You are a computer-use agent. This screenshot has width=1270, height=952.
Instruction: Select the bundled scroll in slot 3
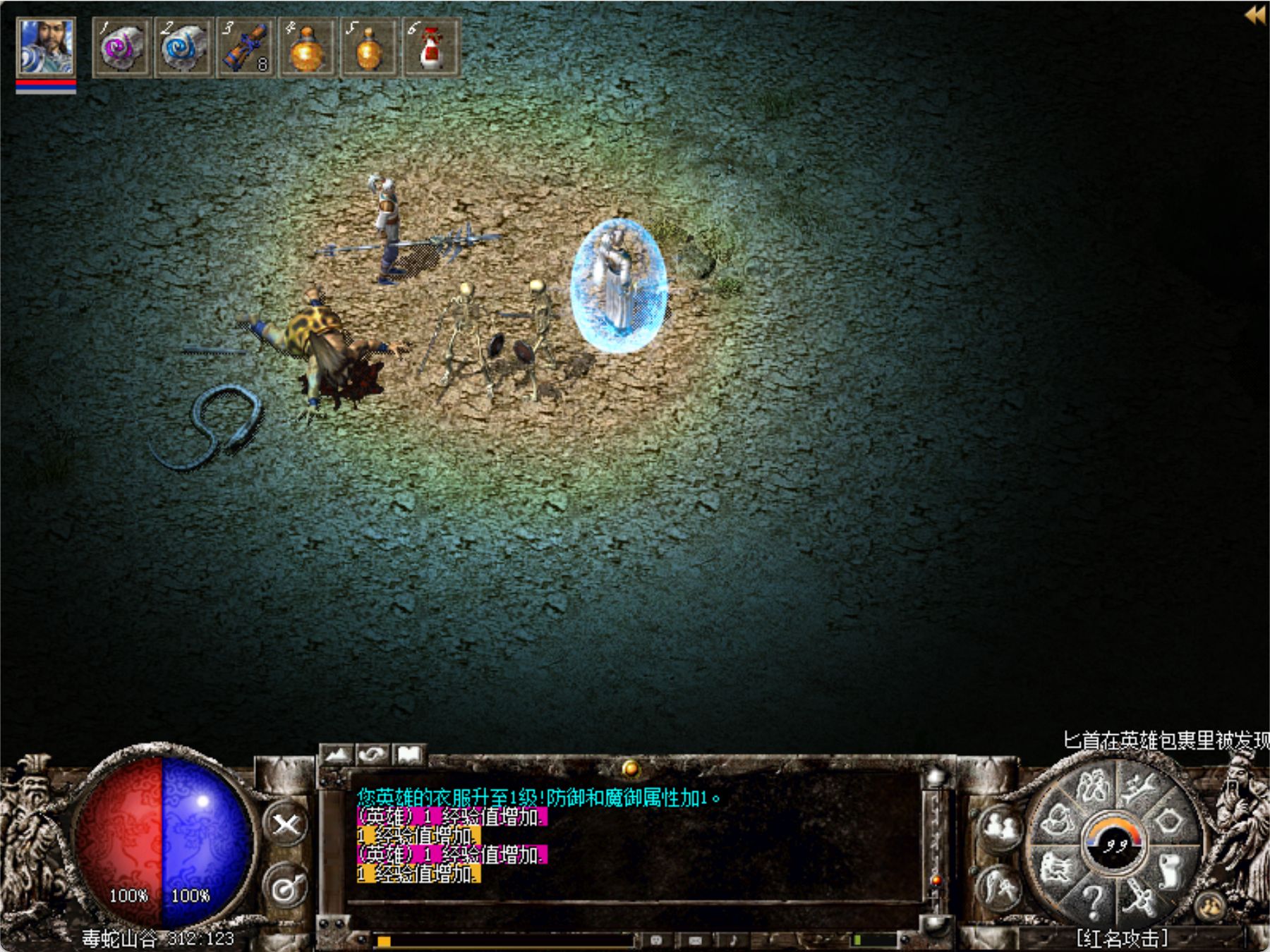coord(245,48)
